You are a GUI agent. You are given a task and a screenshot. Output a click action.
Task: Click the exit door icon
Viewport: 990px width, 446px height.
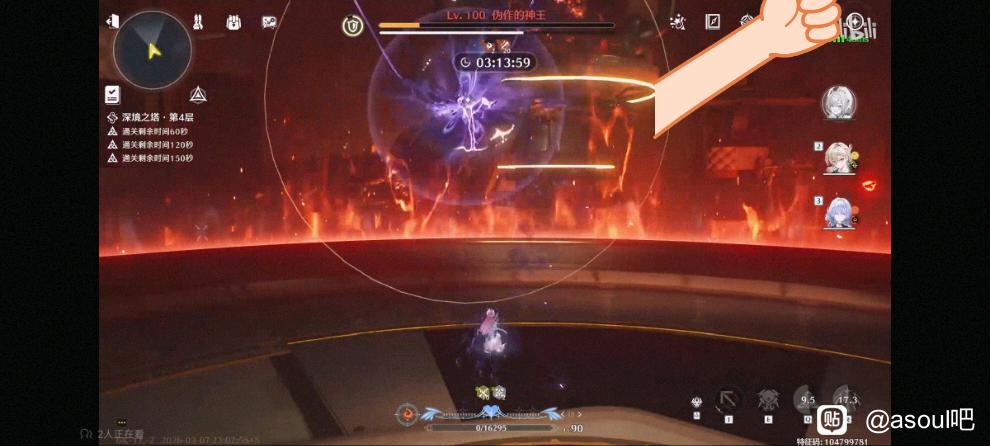click(113, 21)
